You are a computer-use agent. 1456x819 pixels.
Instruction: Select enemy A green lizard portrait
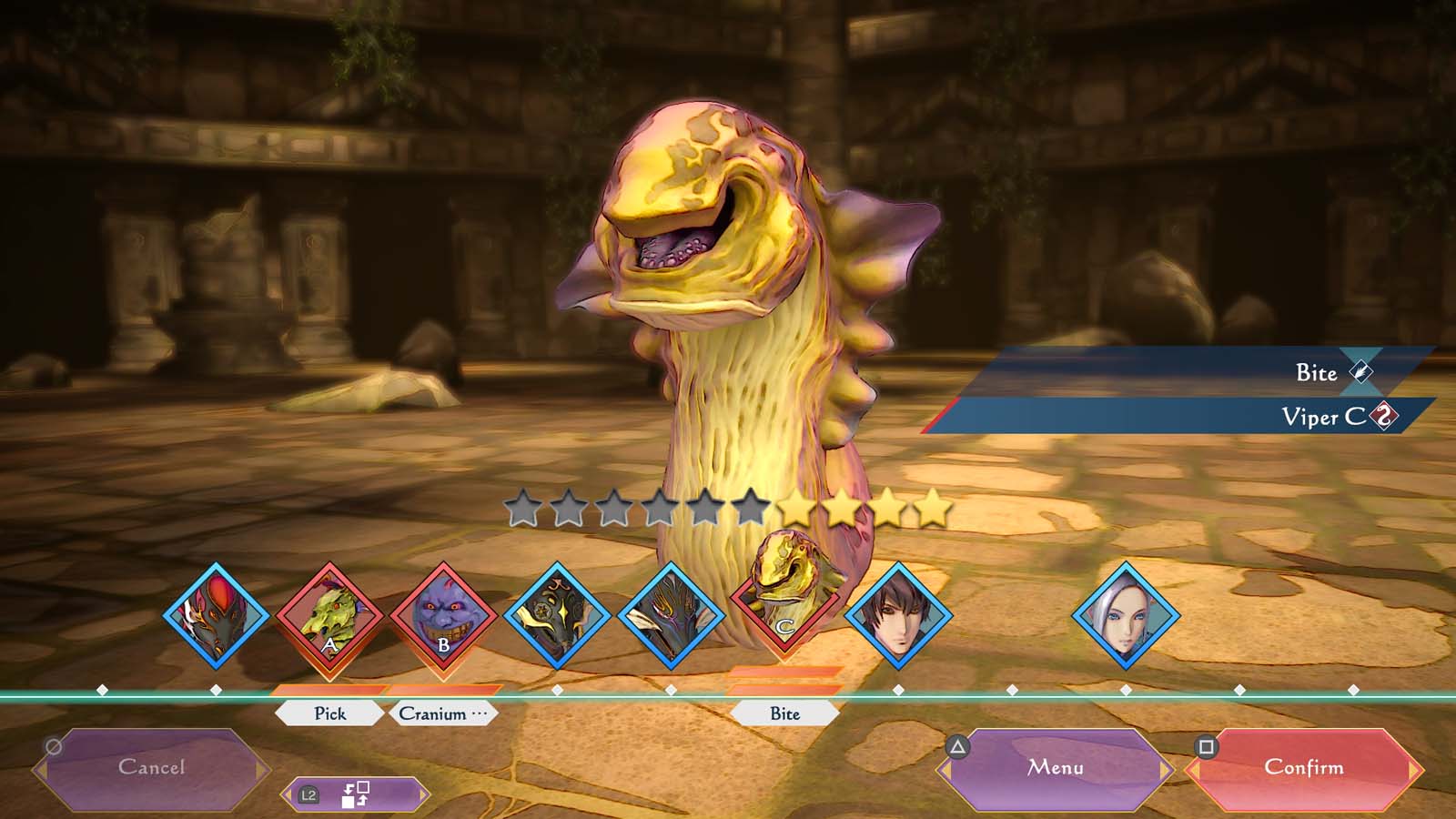point(329,618)
